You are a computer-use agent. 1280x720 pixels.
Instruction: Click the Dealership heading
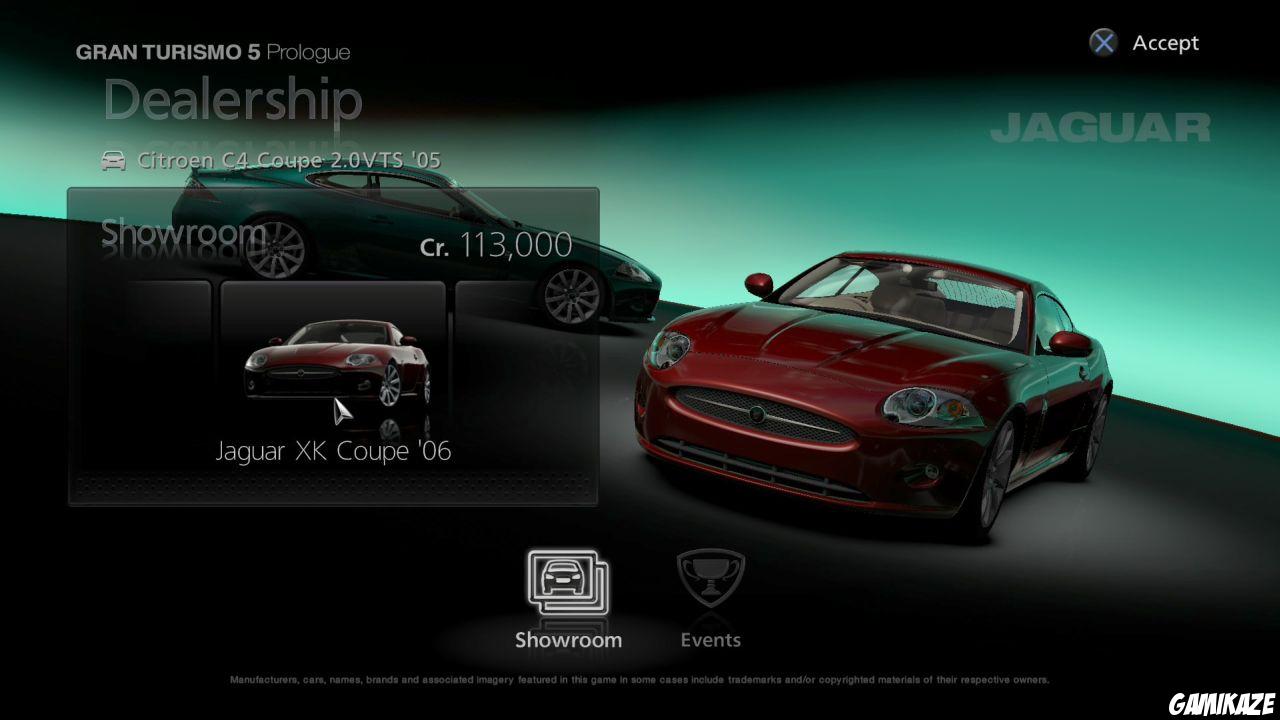[232, 100]
